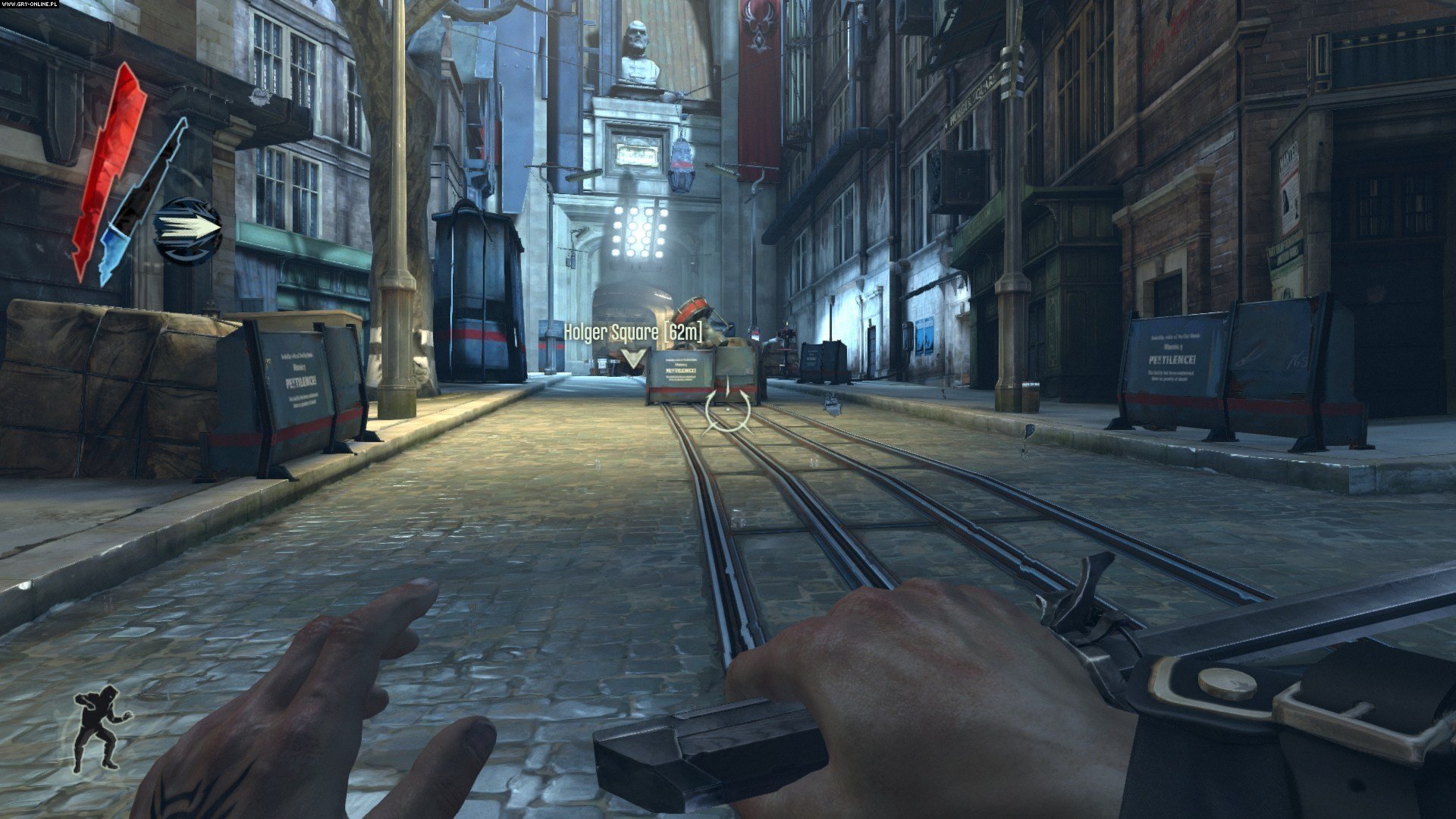Select the Holger Square objective label

pyautogui.click(x=610, y=332)
